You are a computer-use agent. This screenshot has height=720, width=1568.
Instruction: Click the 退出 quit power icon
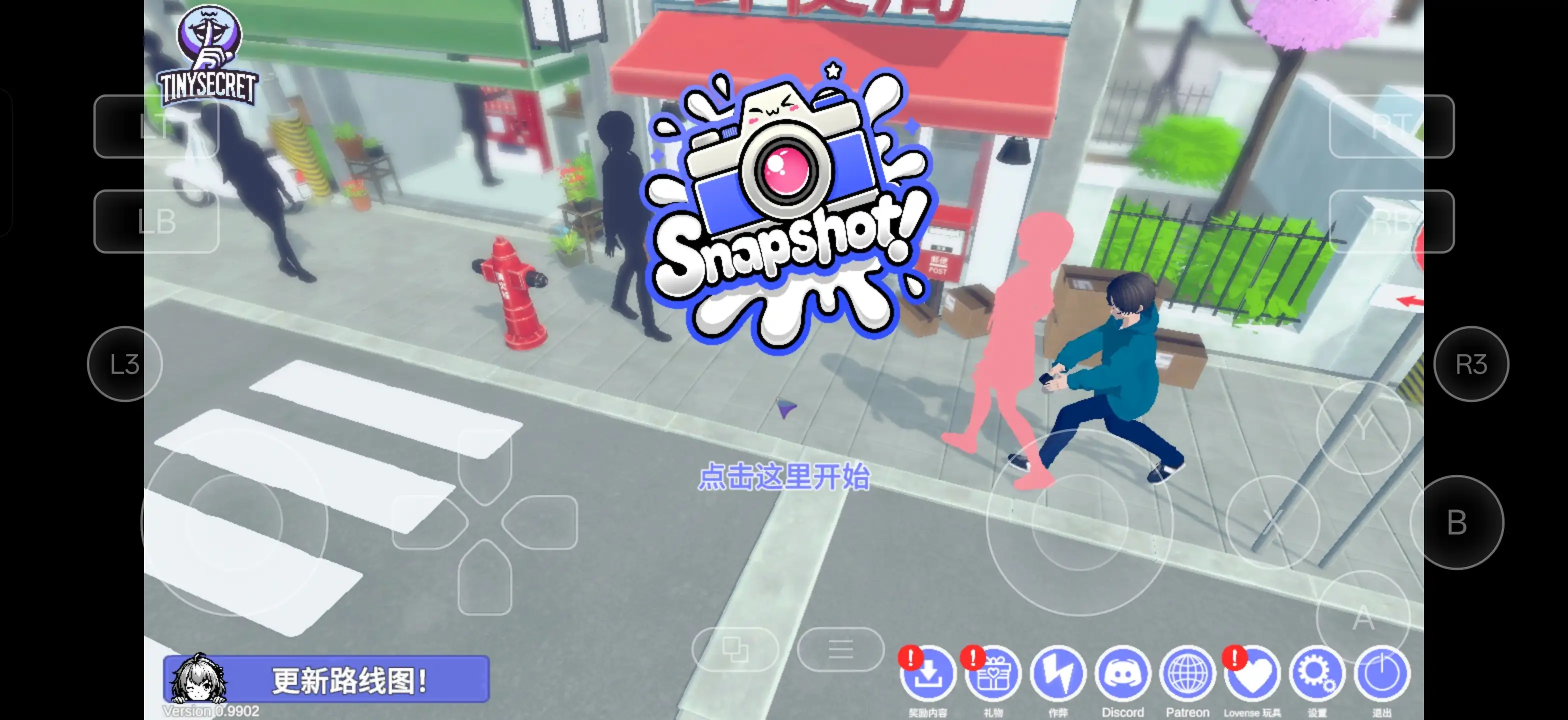(1381, 674)
